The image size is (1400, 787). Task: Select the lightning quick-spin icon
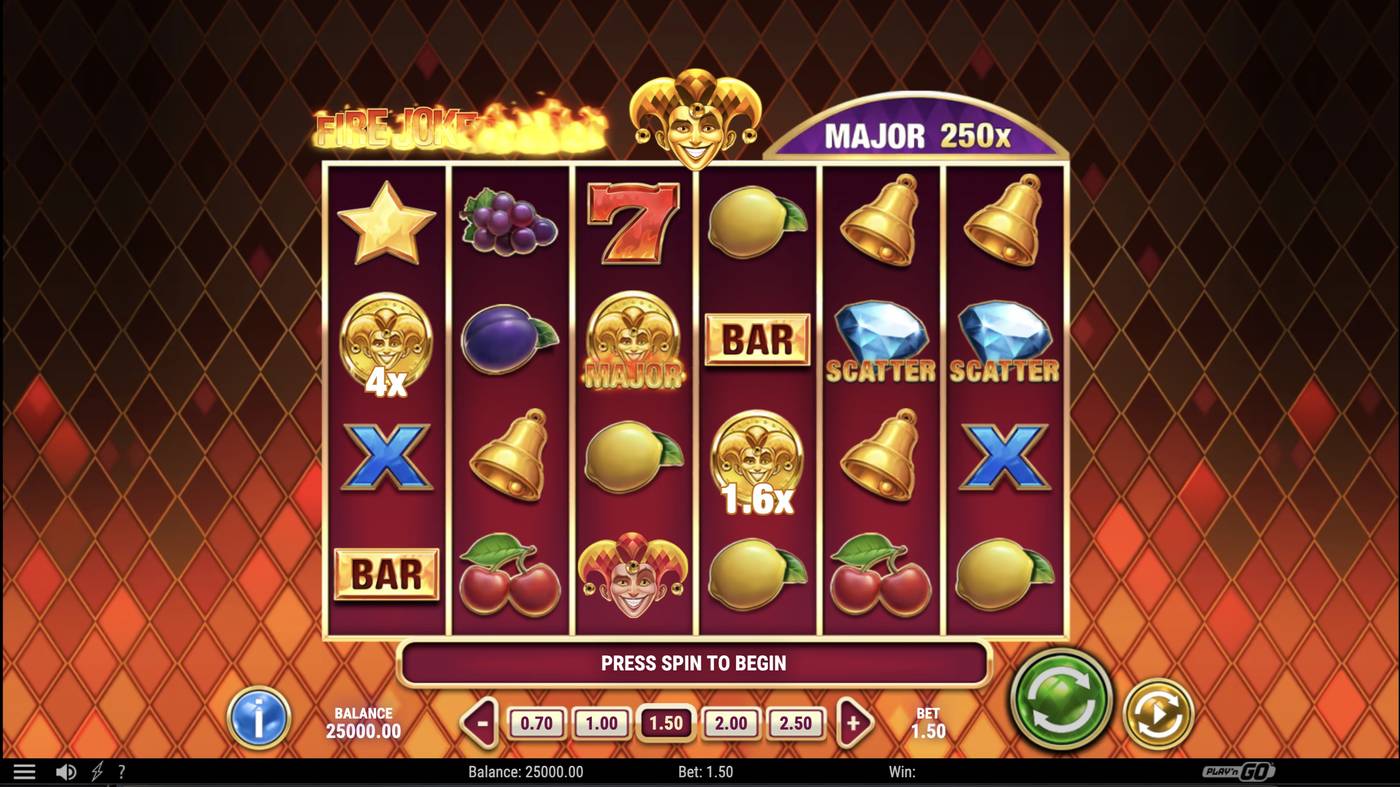pyautogui.click(x=95, y=771)
